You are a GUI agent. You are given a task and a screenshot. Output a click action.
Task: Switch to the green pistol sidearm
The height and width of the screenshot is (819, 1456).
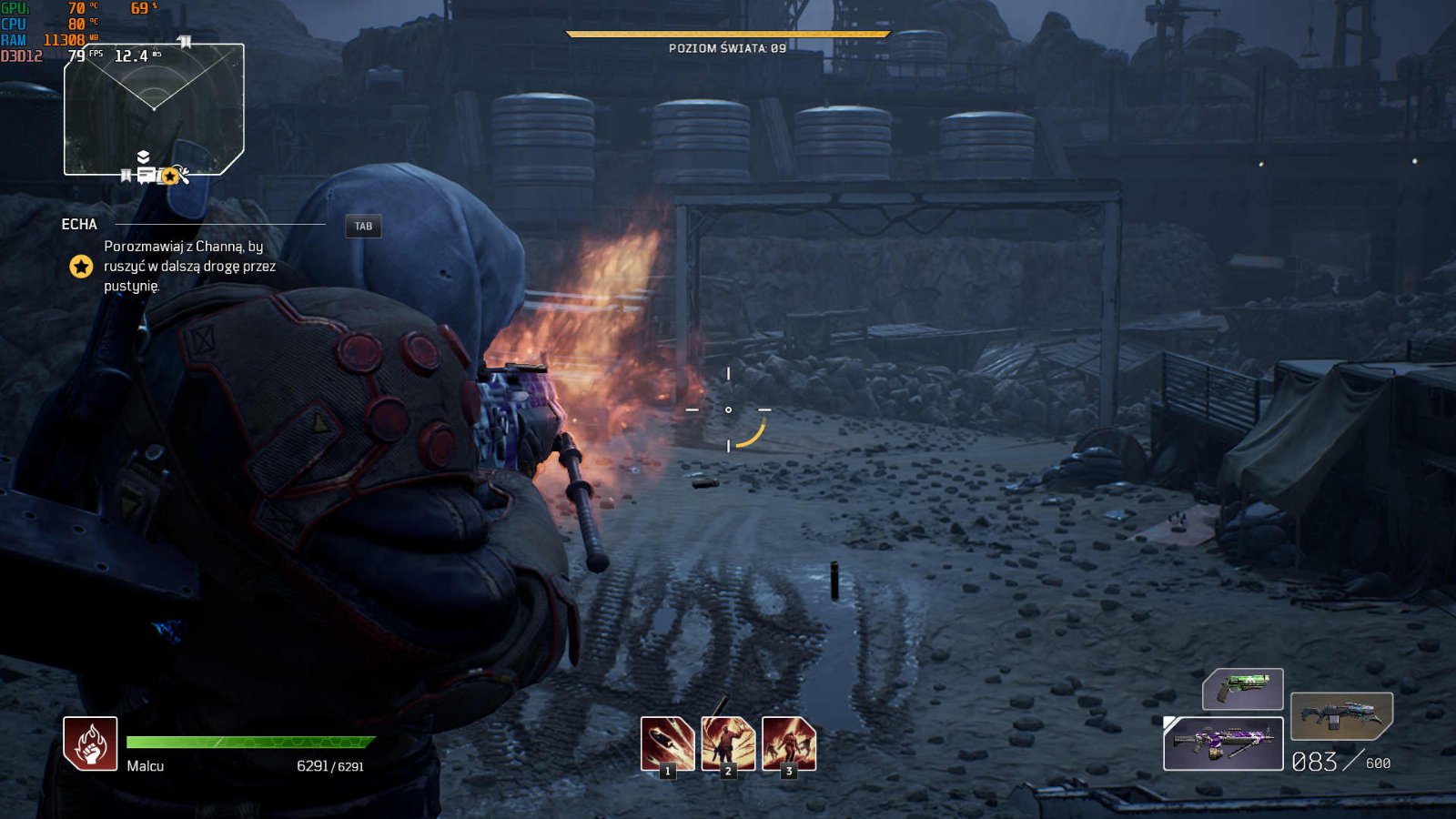[x=1243, y=689]
